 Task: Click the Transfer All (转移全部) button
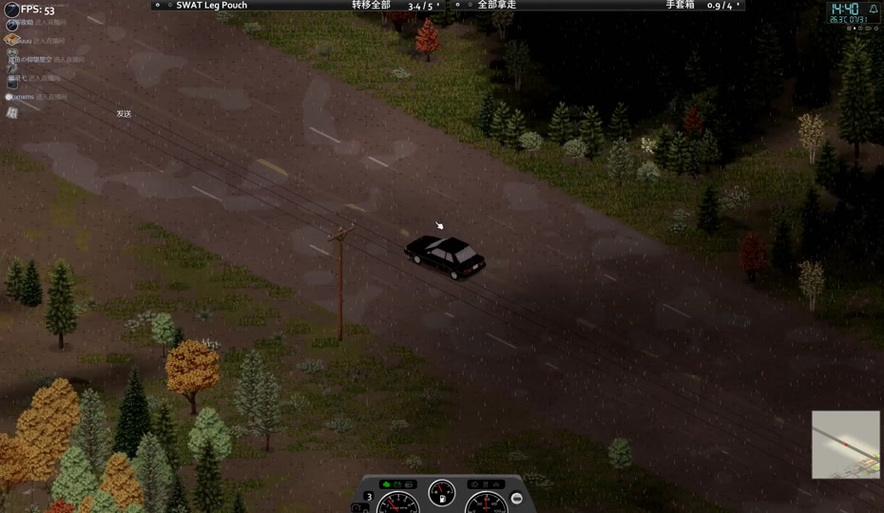371,5
